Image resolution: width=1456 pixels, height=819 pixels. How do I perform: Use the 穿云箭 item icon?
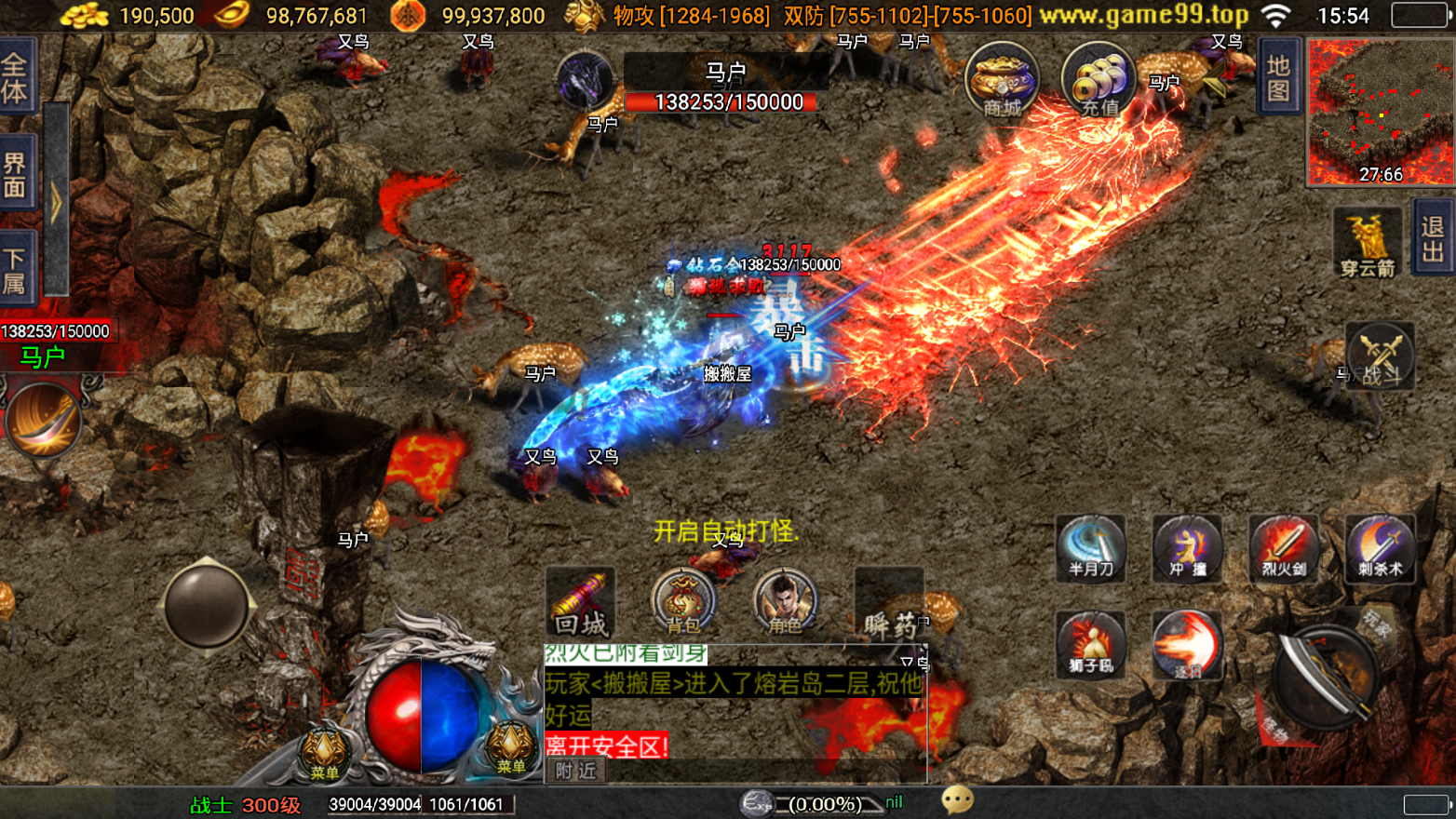[1367, 242]
